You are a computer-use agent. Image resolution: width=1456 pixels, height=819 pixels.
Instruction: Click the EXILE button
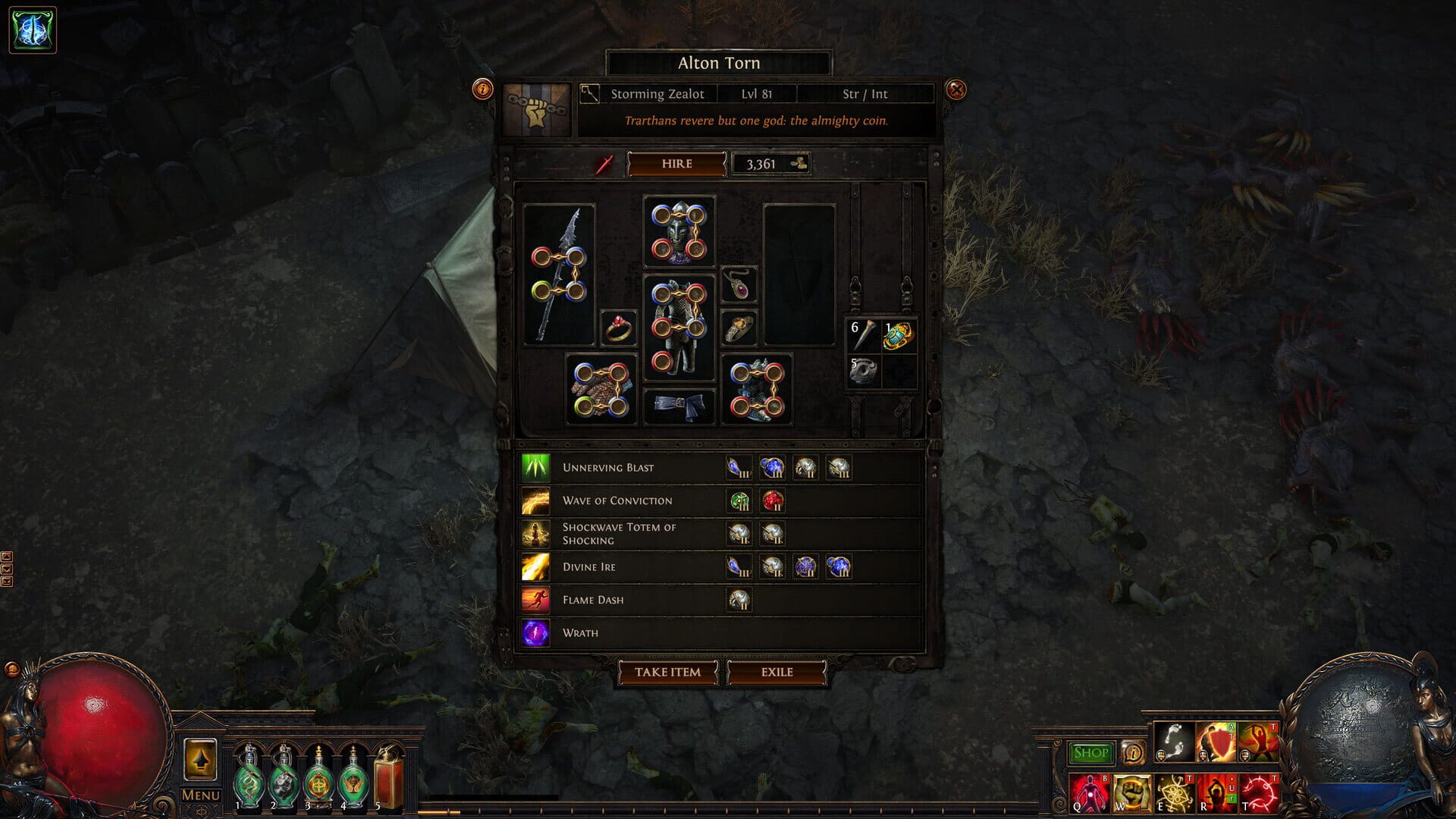click(x=777, y=673)
